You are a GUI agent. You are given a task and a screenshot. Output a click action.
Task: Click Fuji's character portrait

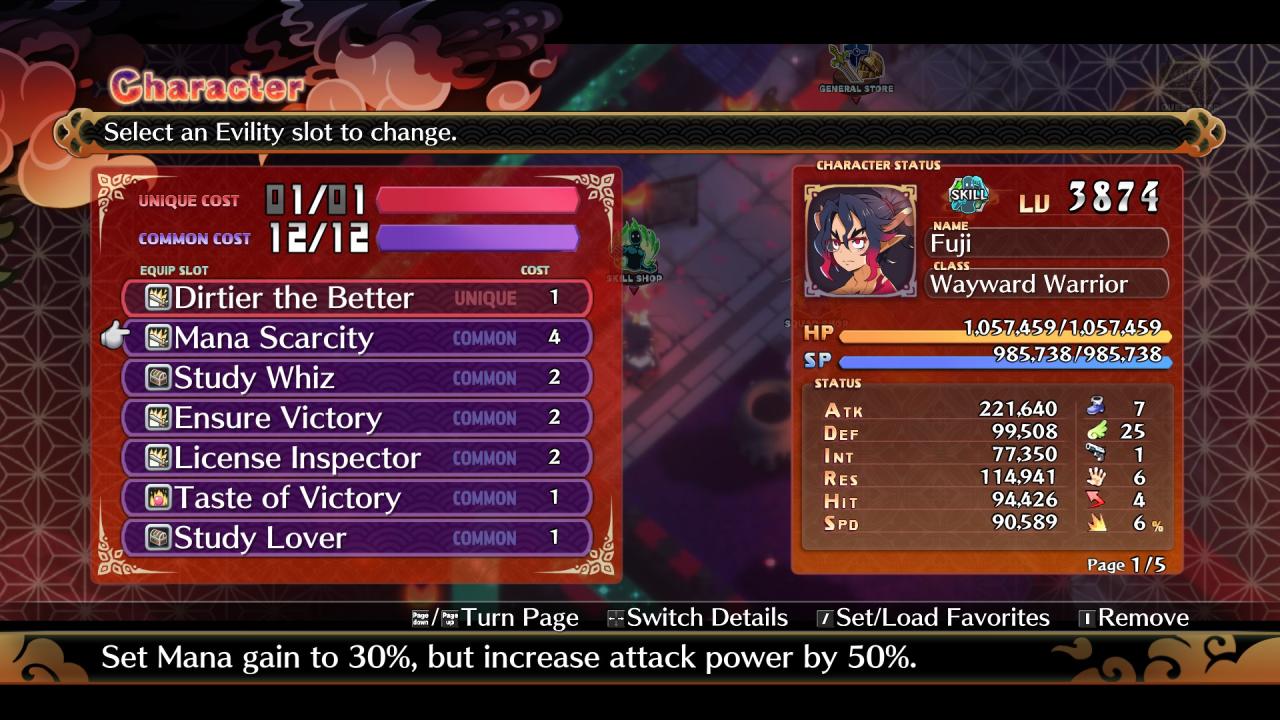[860, 241]
